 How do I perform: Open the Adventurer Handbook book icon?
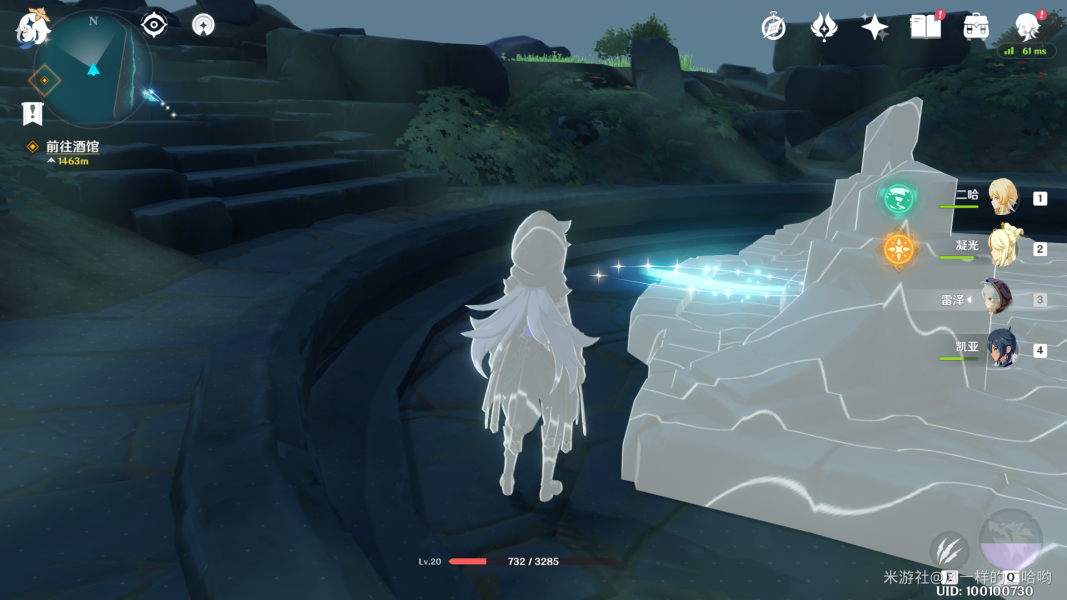[x=925, y=27]
